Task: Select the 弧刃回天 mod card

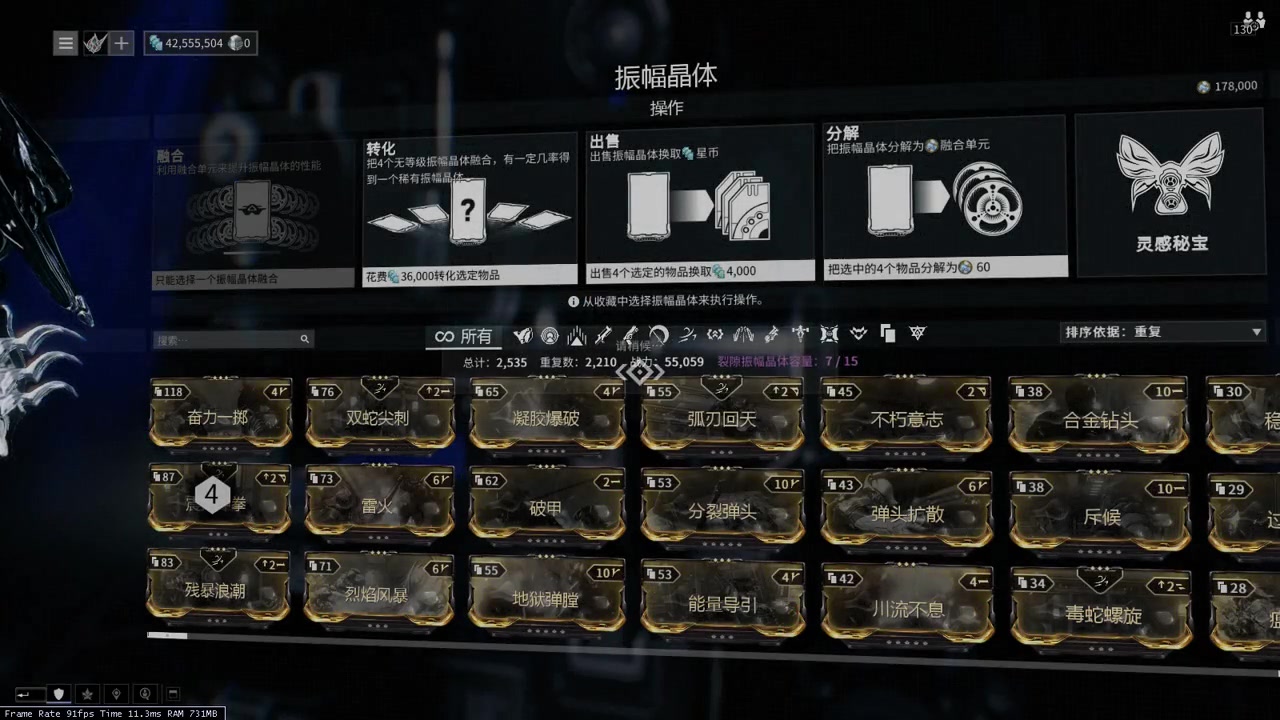Action: (722, 416)
